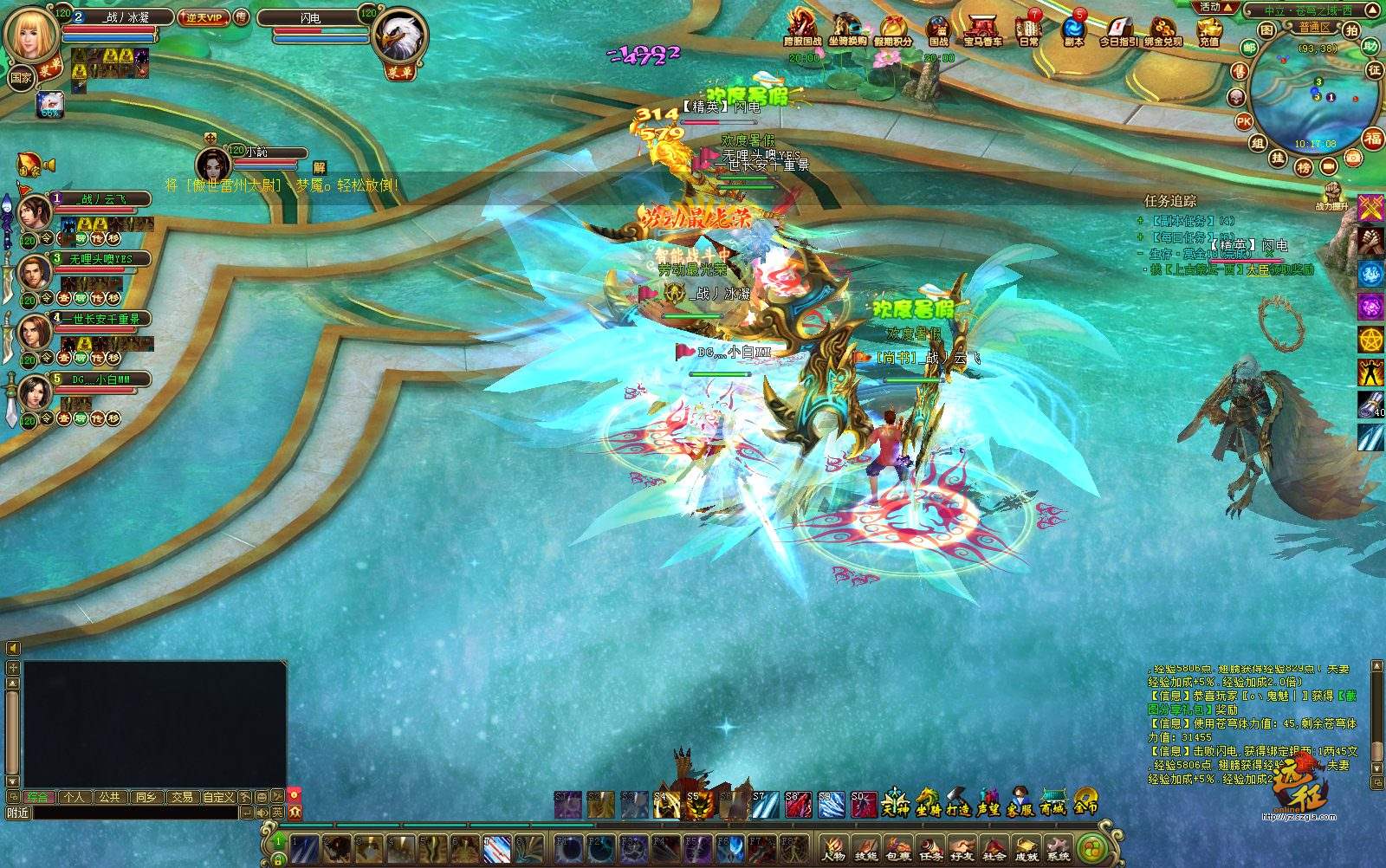Open the 技能 skills panel
This screenshot has height=868, width=1386.
point(865,847)
